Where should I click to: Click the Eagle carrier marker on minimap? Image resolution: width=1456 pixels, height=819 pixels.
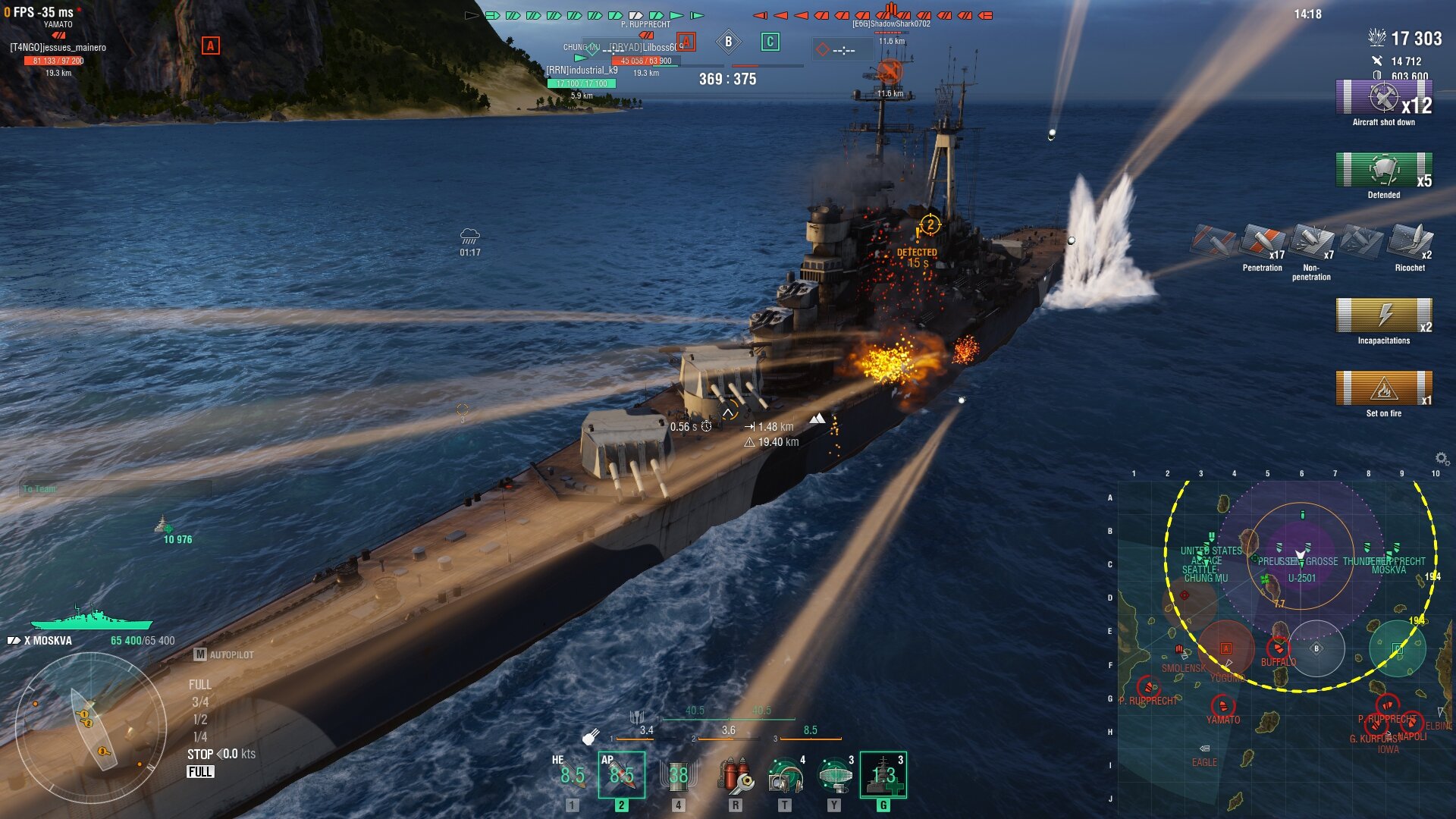tap(1204, 749)
